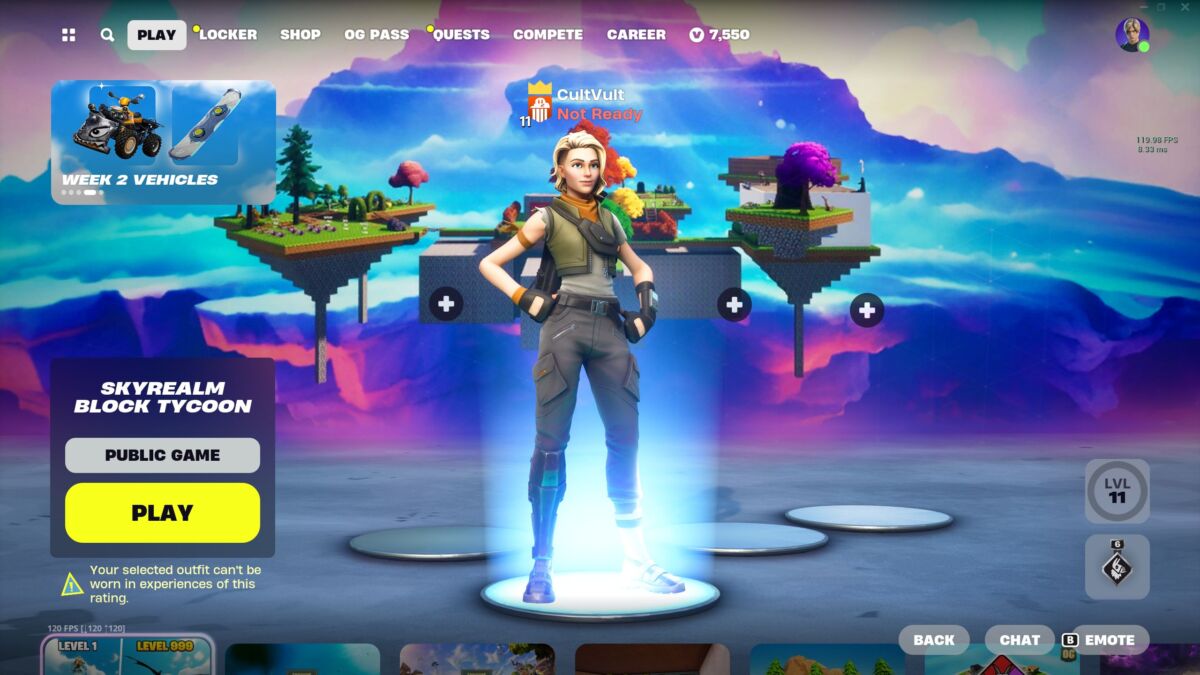
Task: Open the Career tab
Action: point(636,34)
